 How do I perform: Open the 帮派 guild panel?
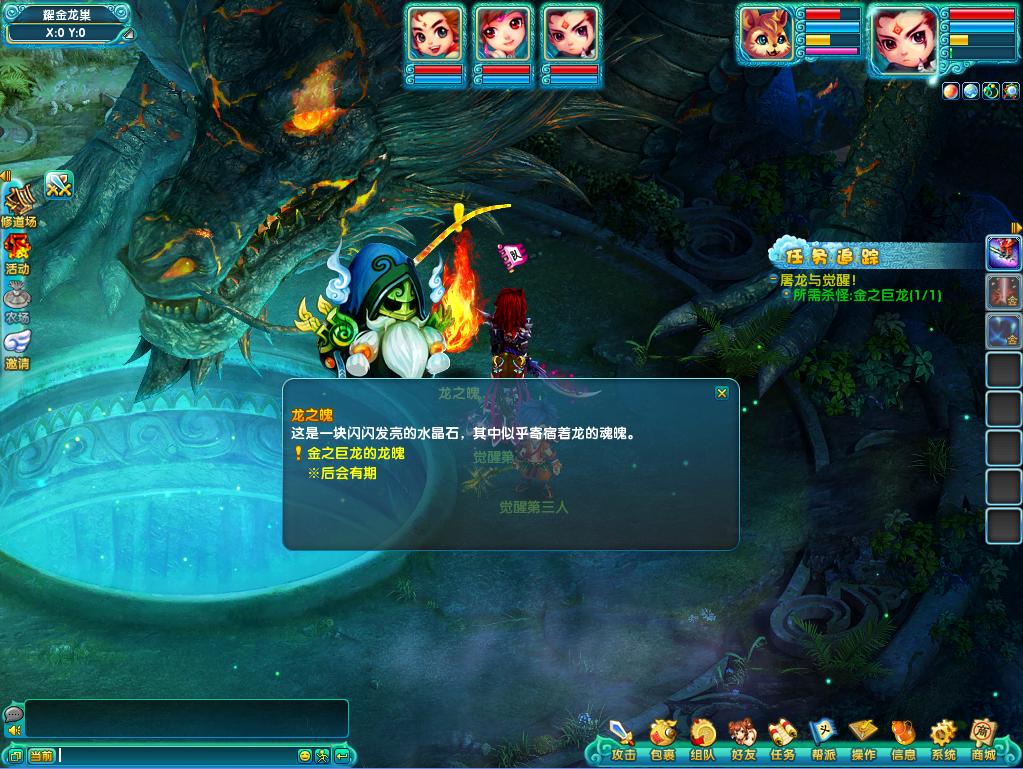click(822, 741)
